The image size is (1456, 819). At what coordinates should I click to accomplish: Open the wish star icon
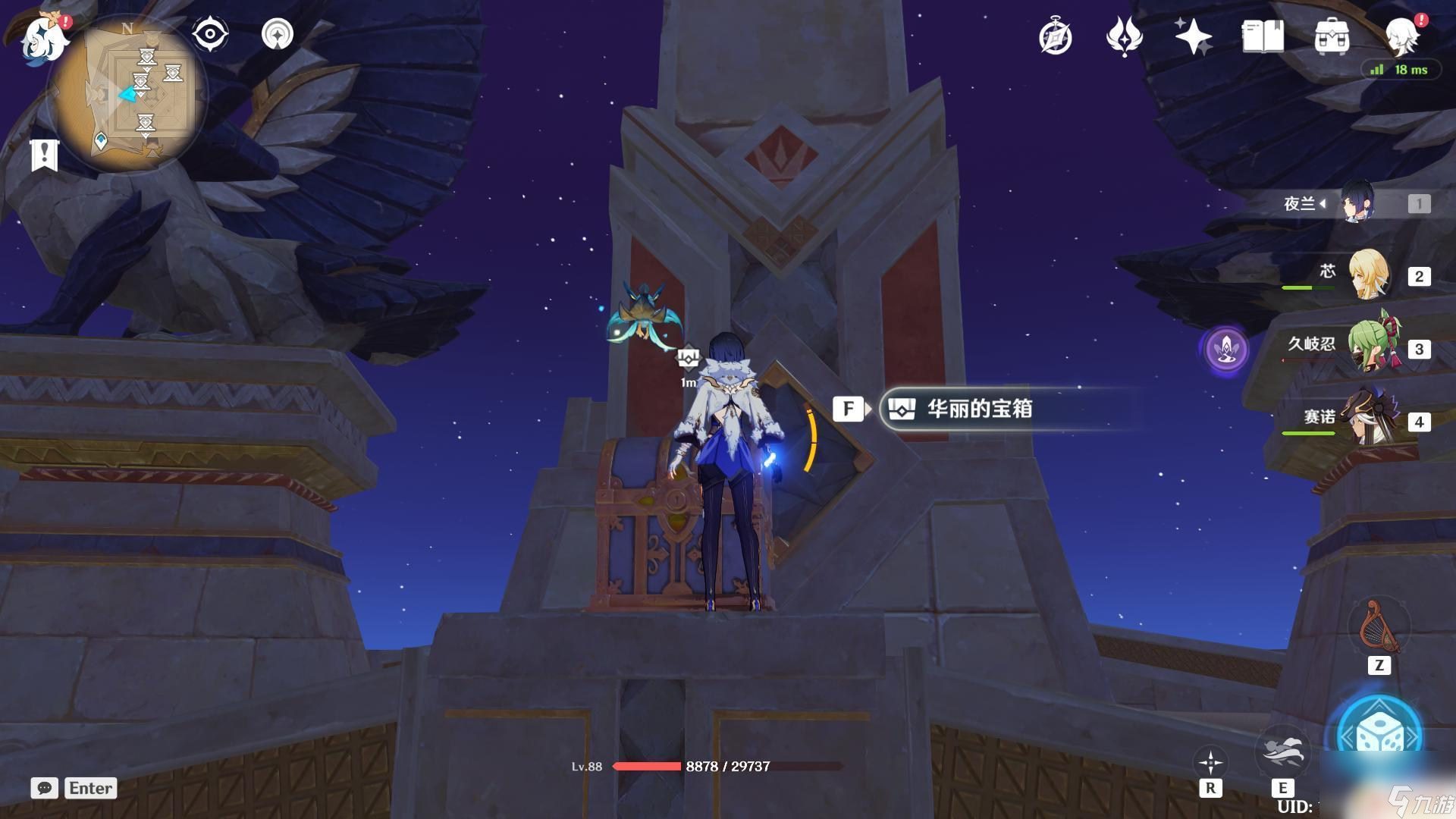tap(1193, 36)
